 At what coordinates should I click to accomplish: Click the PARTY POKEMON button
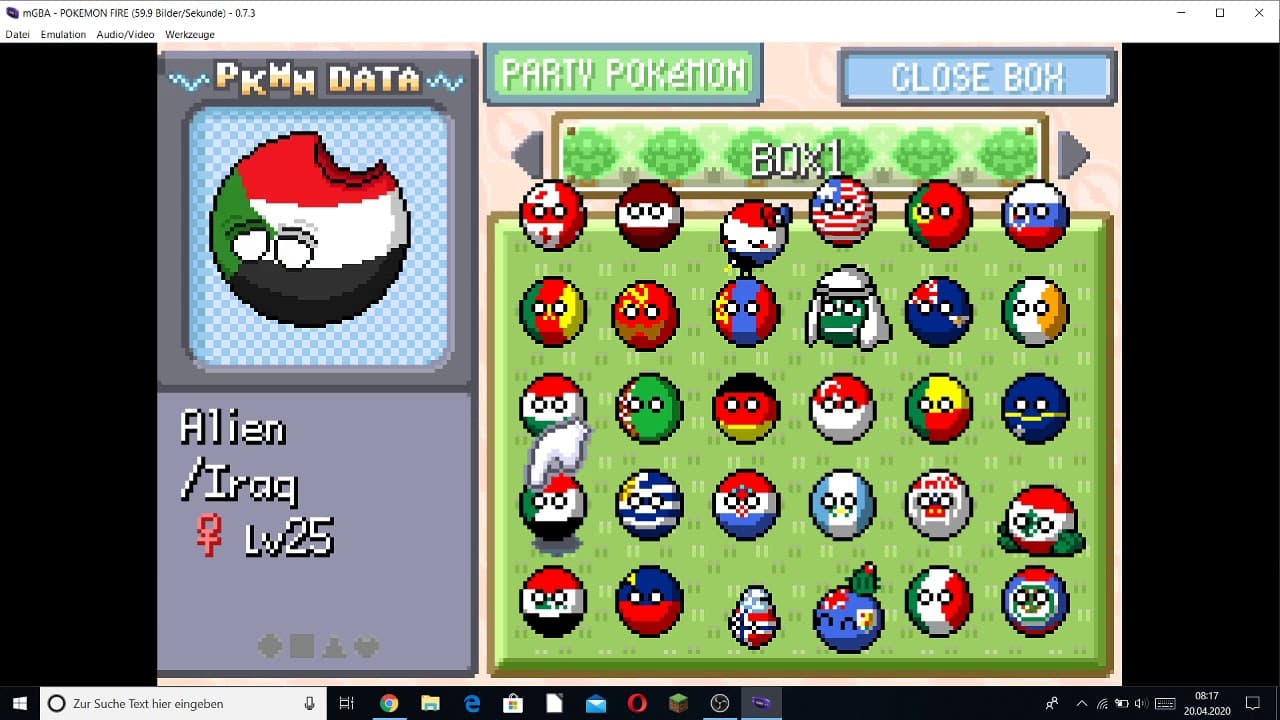click(623, 73)
